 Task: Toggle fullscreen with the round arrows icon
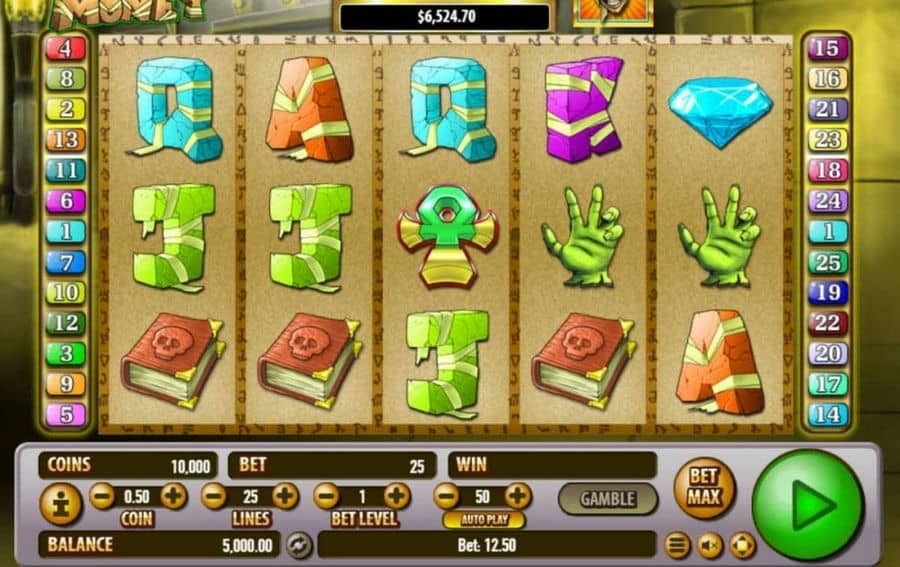click(741, 545)
